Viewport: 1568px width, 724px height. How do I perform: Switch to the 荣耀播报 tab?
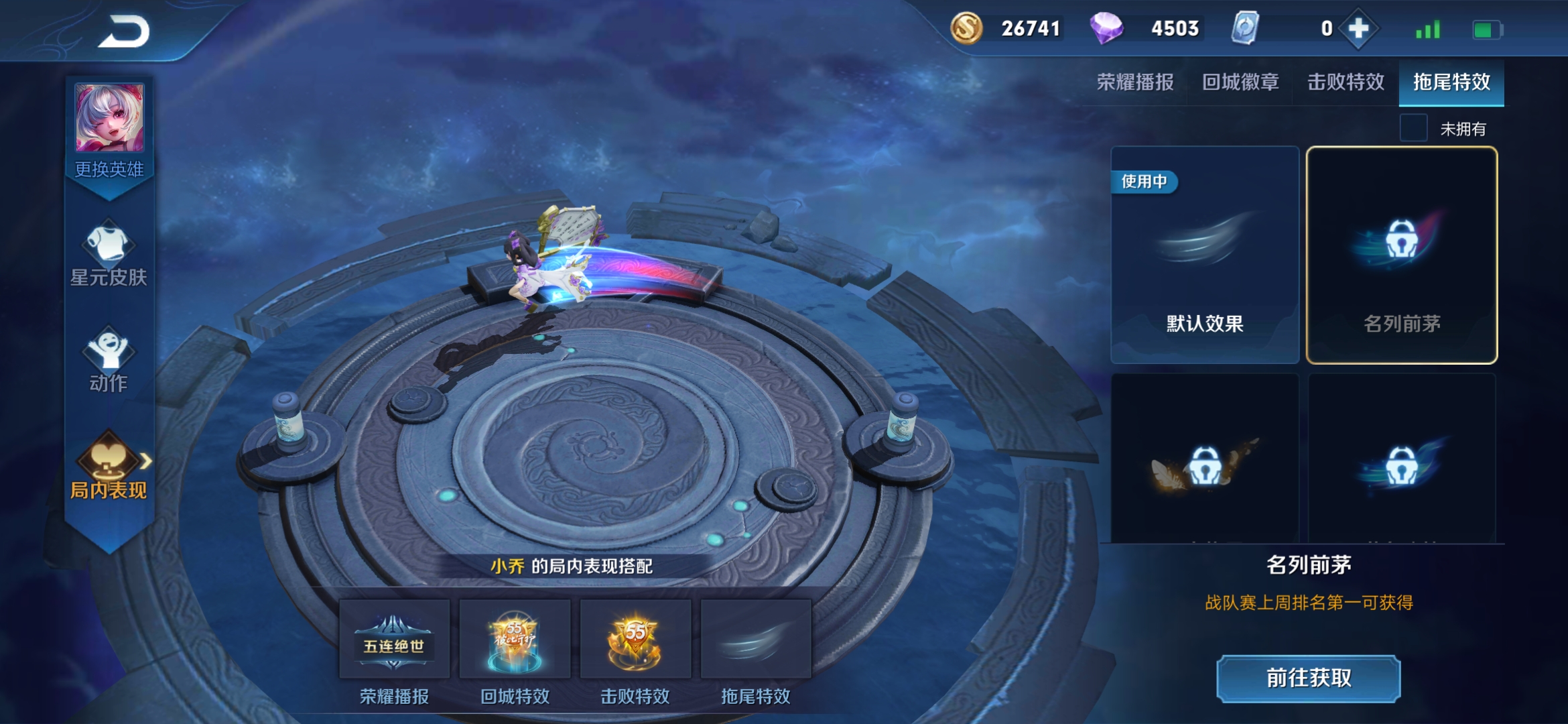point(1135,82)
